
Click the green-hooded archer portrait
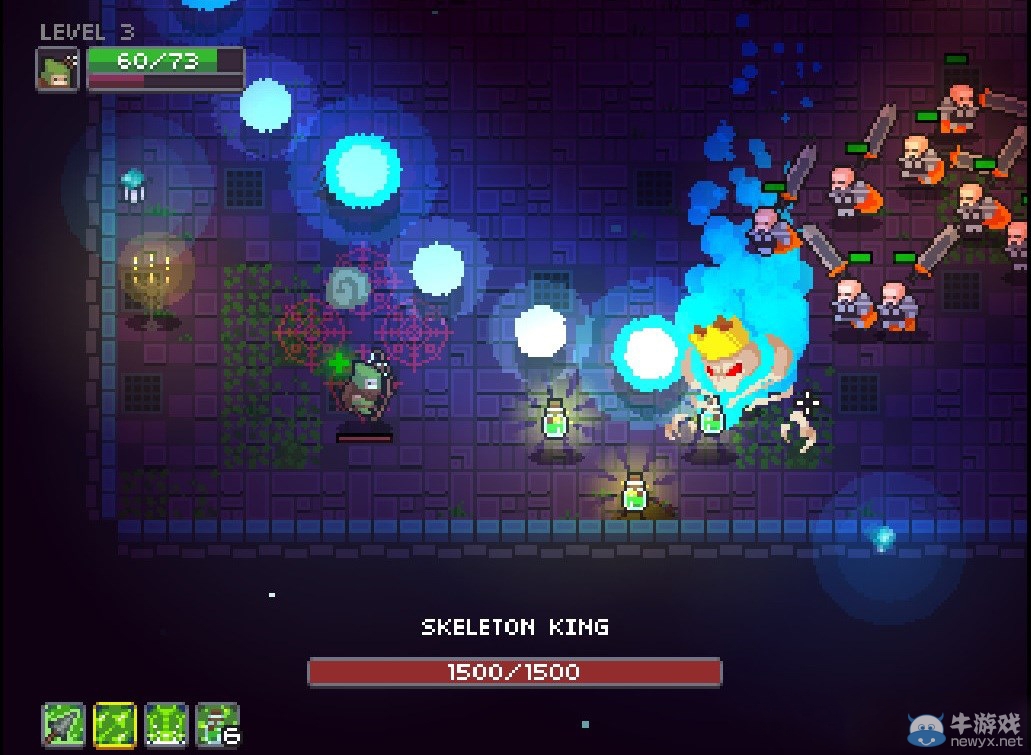58,70
